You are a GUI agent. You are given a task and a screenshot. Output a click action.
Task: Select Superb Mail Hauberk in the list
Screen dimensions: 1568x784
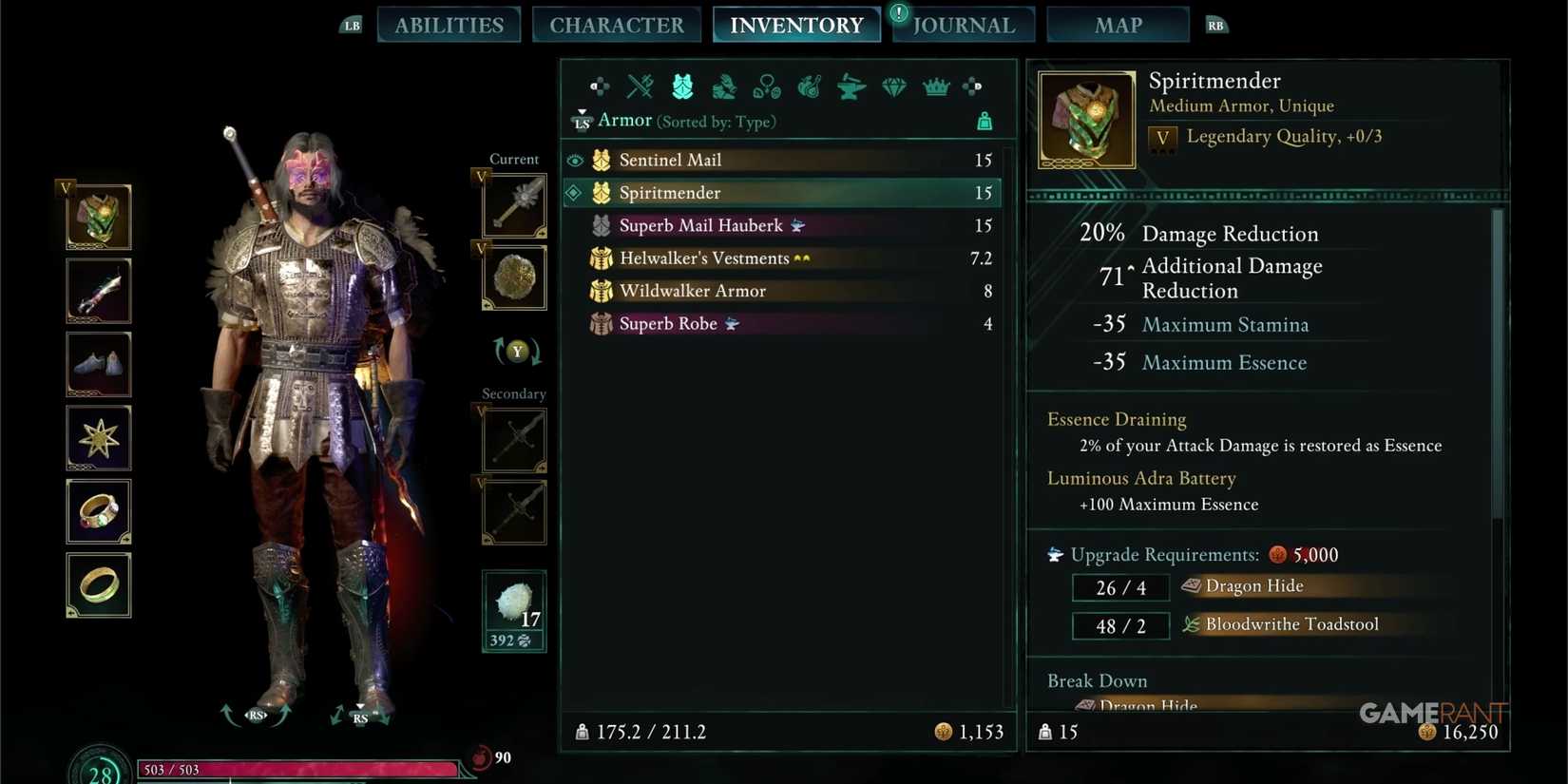[x=703, y=225]
